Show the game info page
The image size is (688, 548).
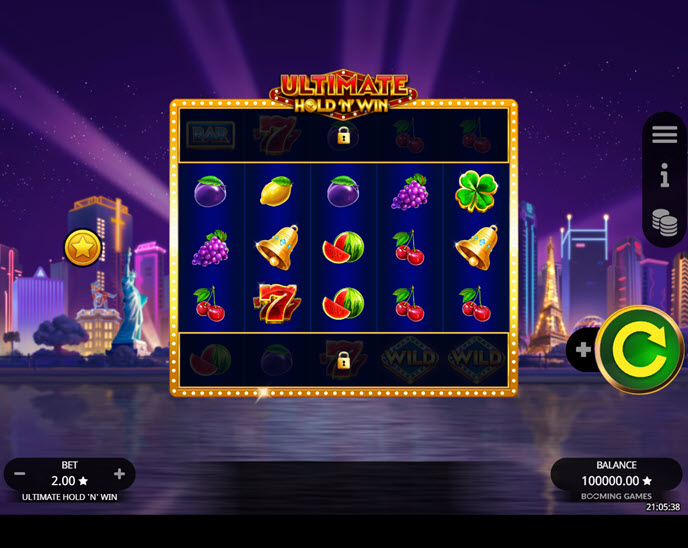click(665, 178)
